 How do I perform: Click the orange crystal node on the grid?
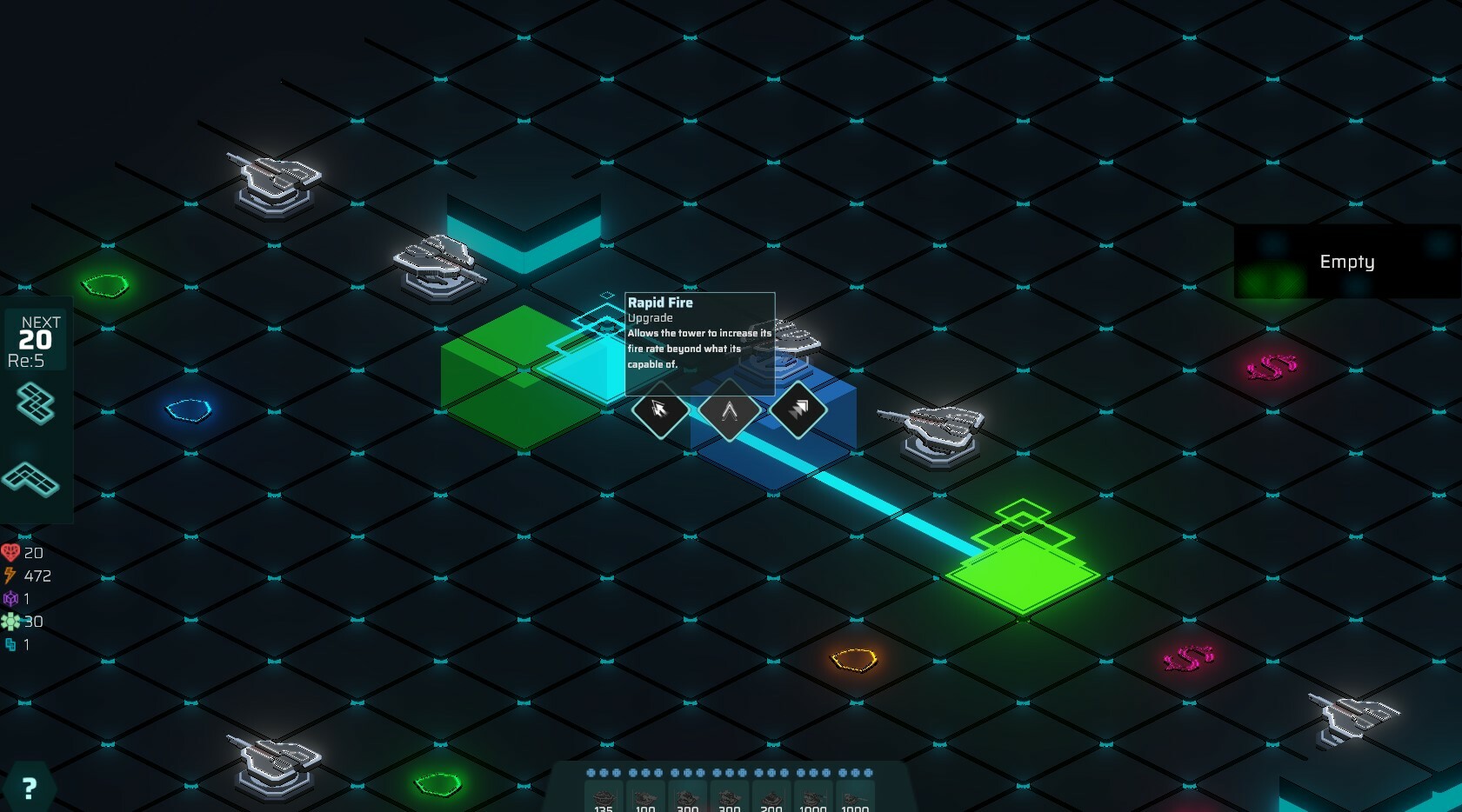pyautogui.click(x=852, y=661)
